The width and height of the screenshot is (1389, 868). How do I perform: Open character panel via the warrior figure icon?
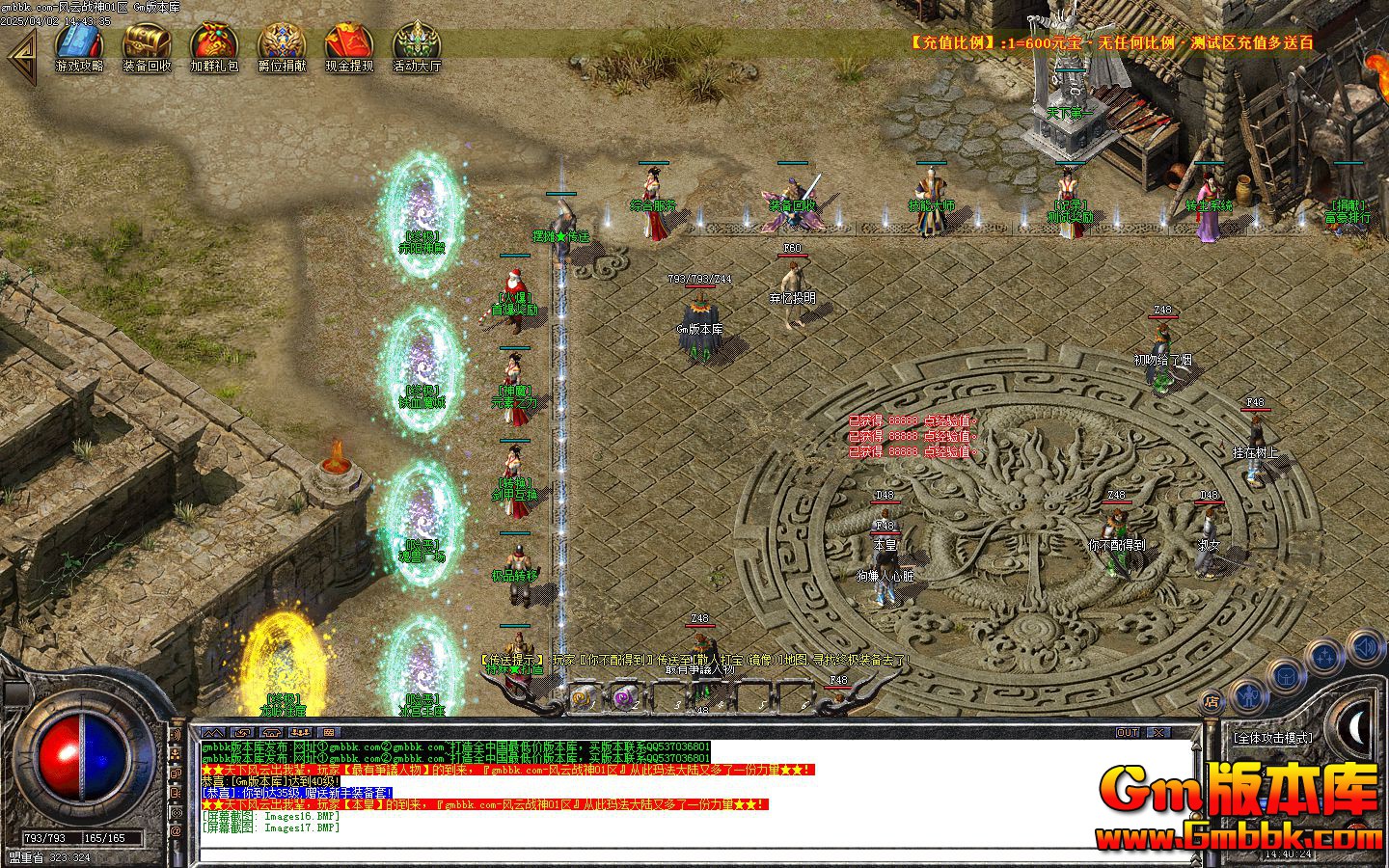click(1248, 696)
